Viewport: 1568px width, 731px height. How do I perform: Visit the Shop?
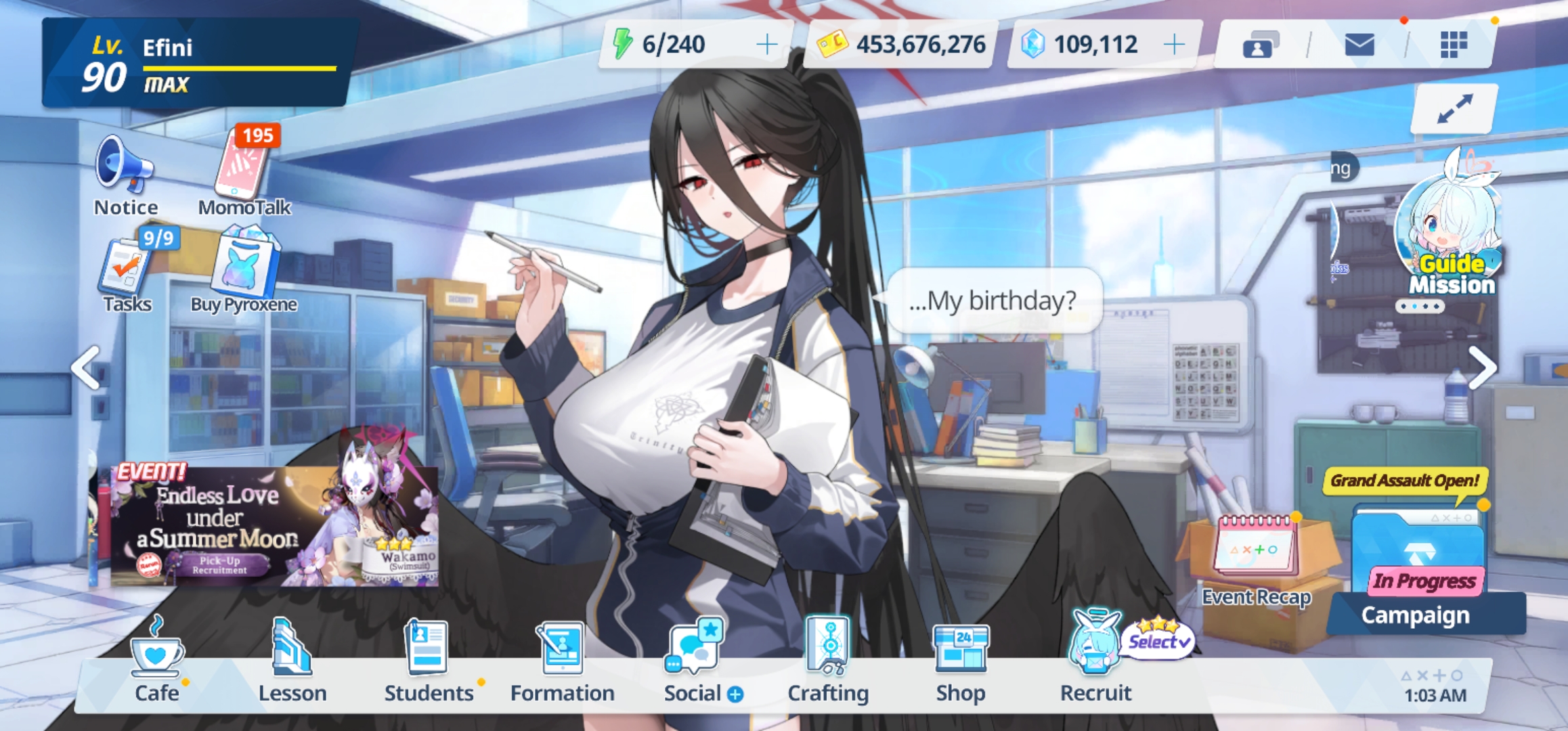coord(961,660)
